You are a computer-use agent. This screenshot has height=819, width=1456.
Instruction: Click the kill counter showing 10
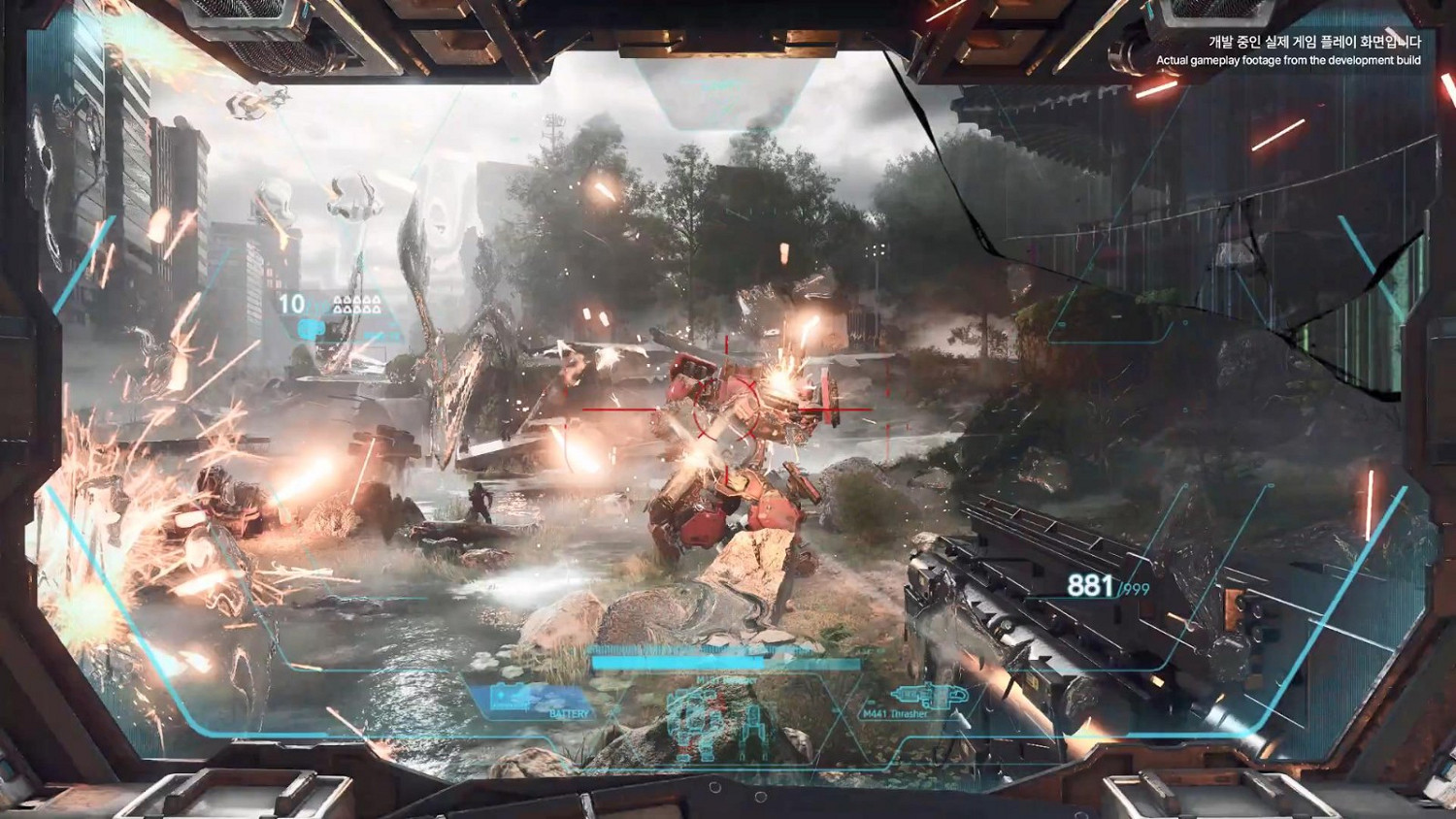tap(291, 302)
